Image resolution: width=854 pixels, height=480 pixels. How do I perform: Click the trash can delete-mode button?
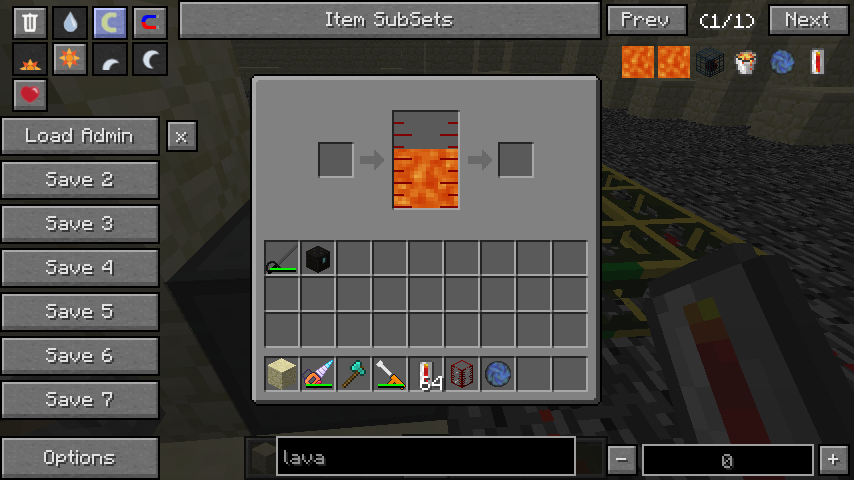pyautogui.click(x=30, y=22)
